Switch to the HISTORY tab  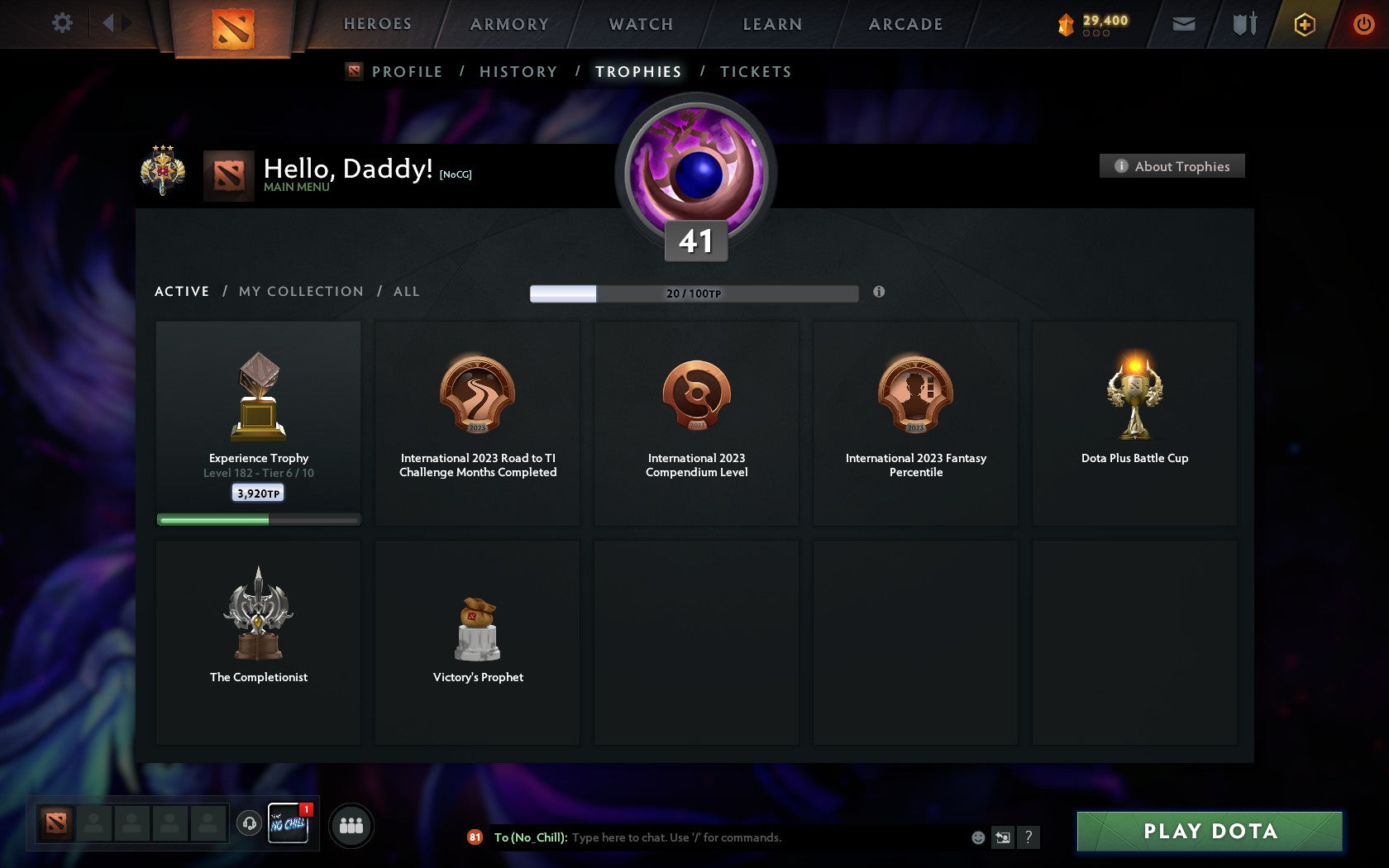click(x=518, y=72)
